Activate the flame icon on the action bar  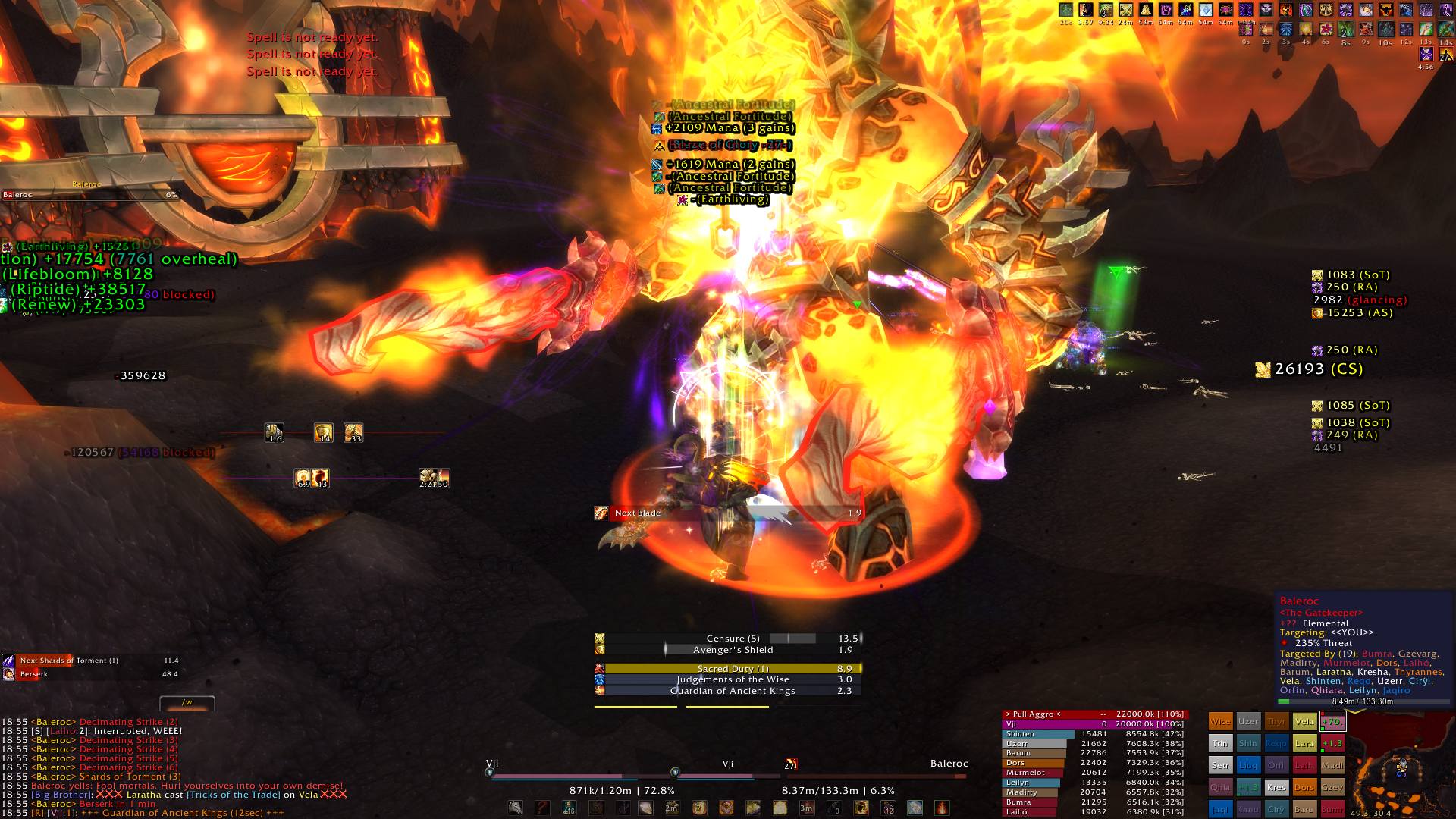[941, 808]
